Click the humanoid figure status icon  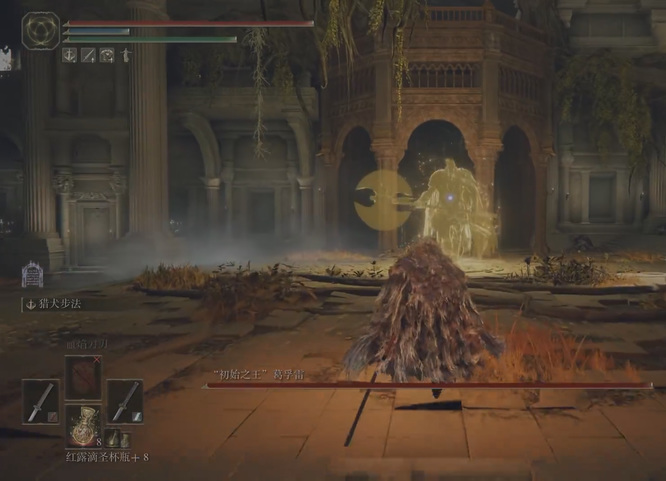(126, 56)
